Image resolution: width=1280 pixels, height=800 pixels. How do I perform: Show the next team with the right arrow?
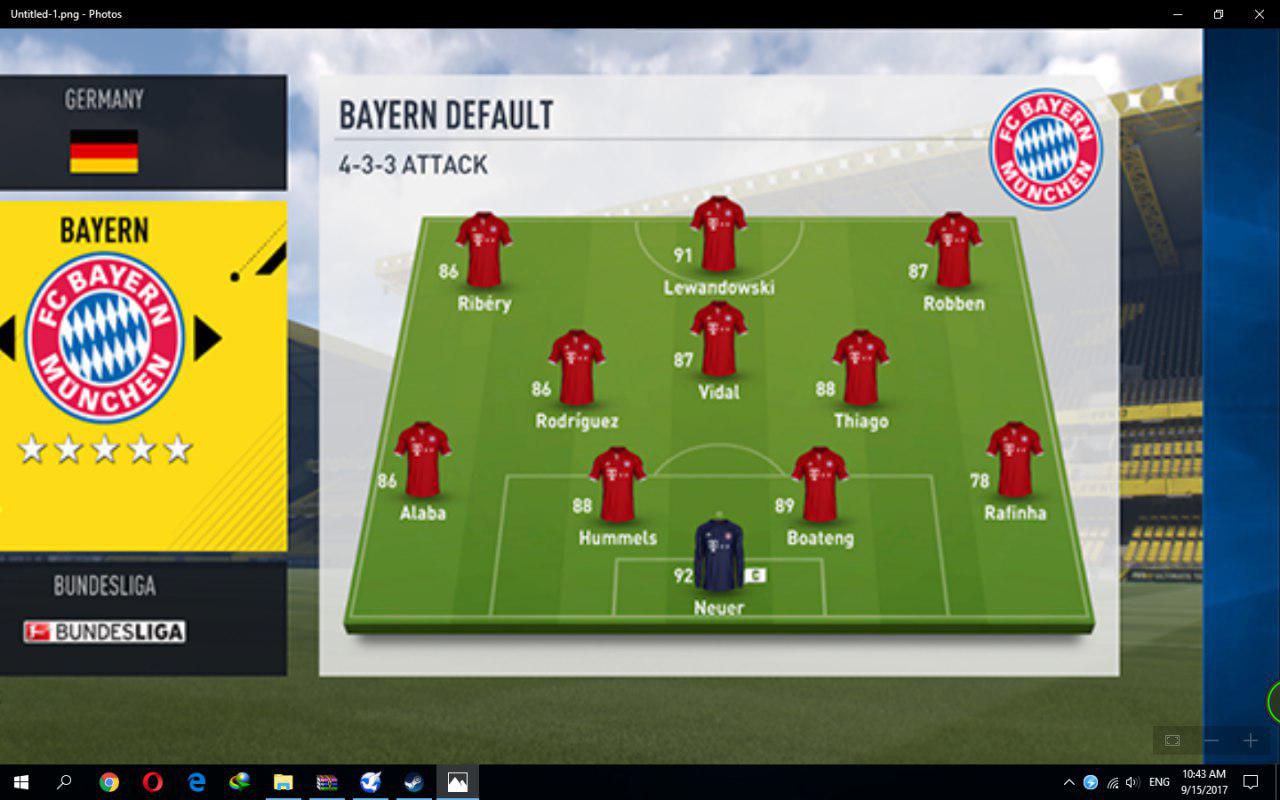pyautogui.click(x=206, y=339)
